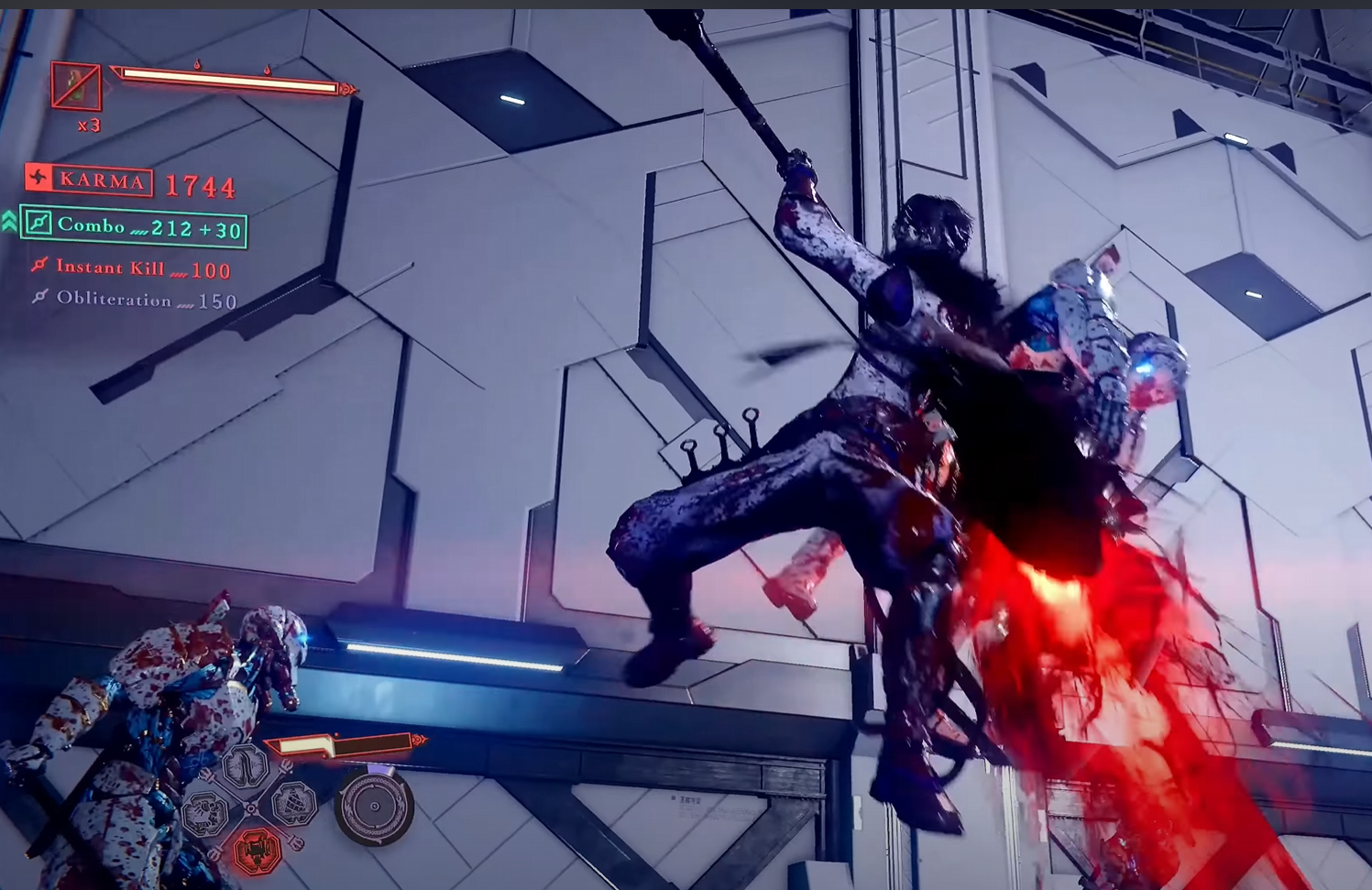
Task: Click the round ornate dial emblem
Action: coord(374,806)
